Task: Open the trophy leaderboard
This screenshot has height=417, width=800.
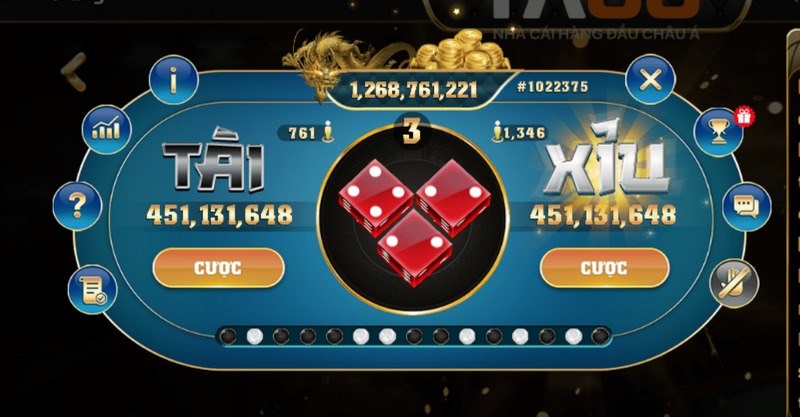Action: click(x=718, y=130)
